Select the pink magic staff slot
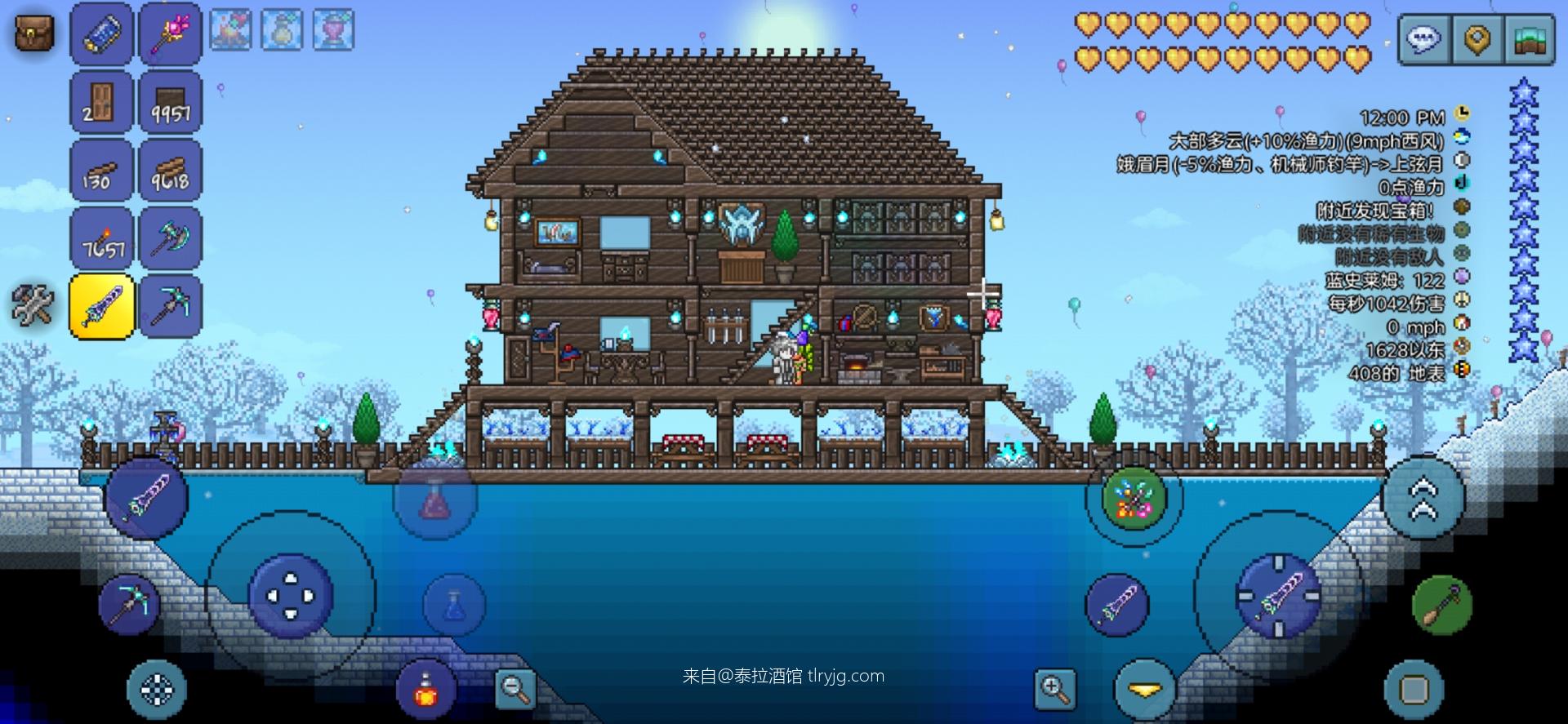Viewport: 1568px width, 724px height. tap(170, 33)
